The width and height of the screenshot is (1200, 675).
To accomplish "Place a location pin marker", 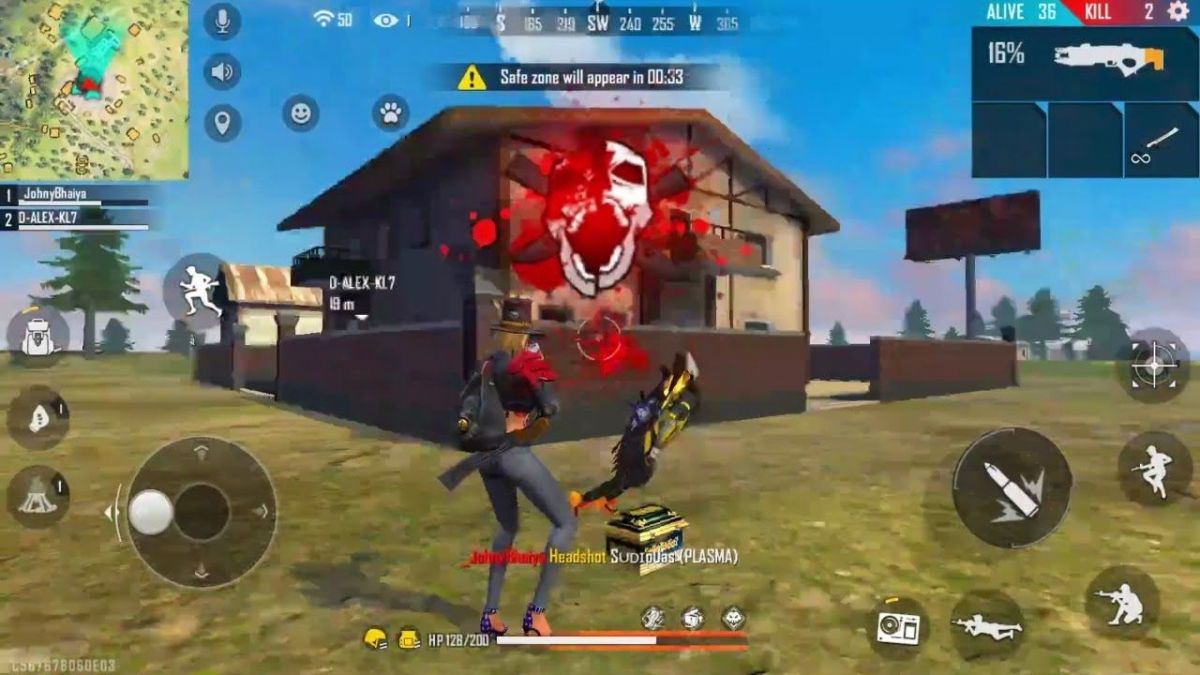I will [222, 123].
